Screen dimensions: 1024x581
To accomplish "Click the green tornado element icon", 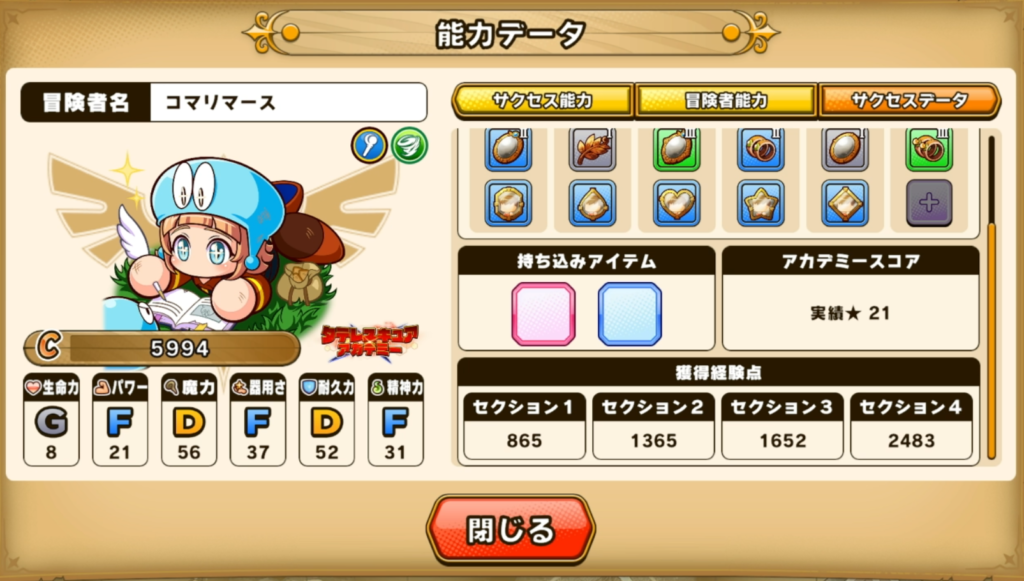I will [409, 147].
